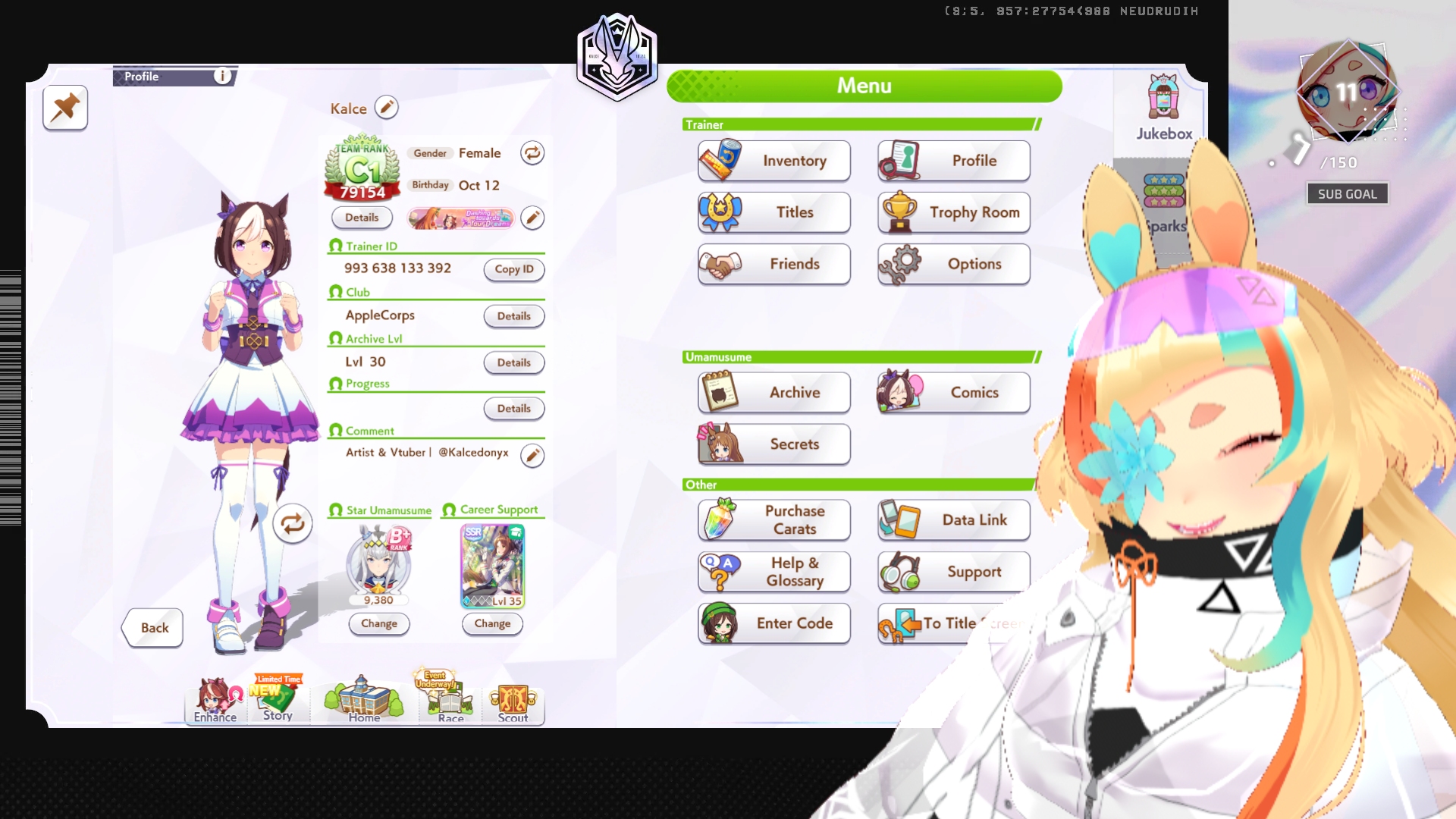
Task: Open the Titles menu
Action: tap(773, 212)
